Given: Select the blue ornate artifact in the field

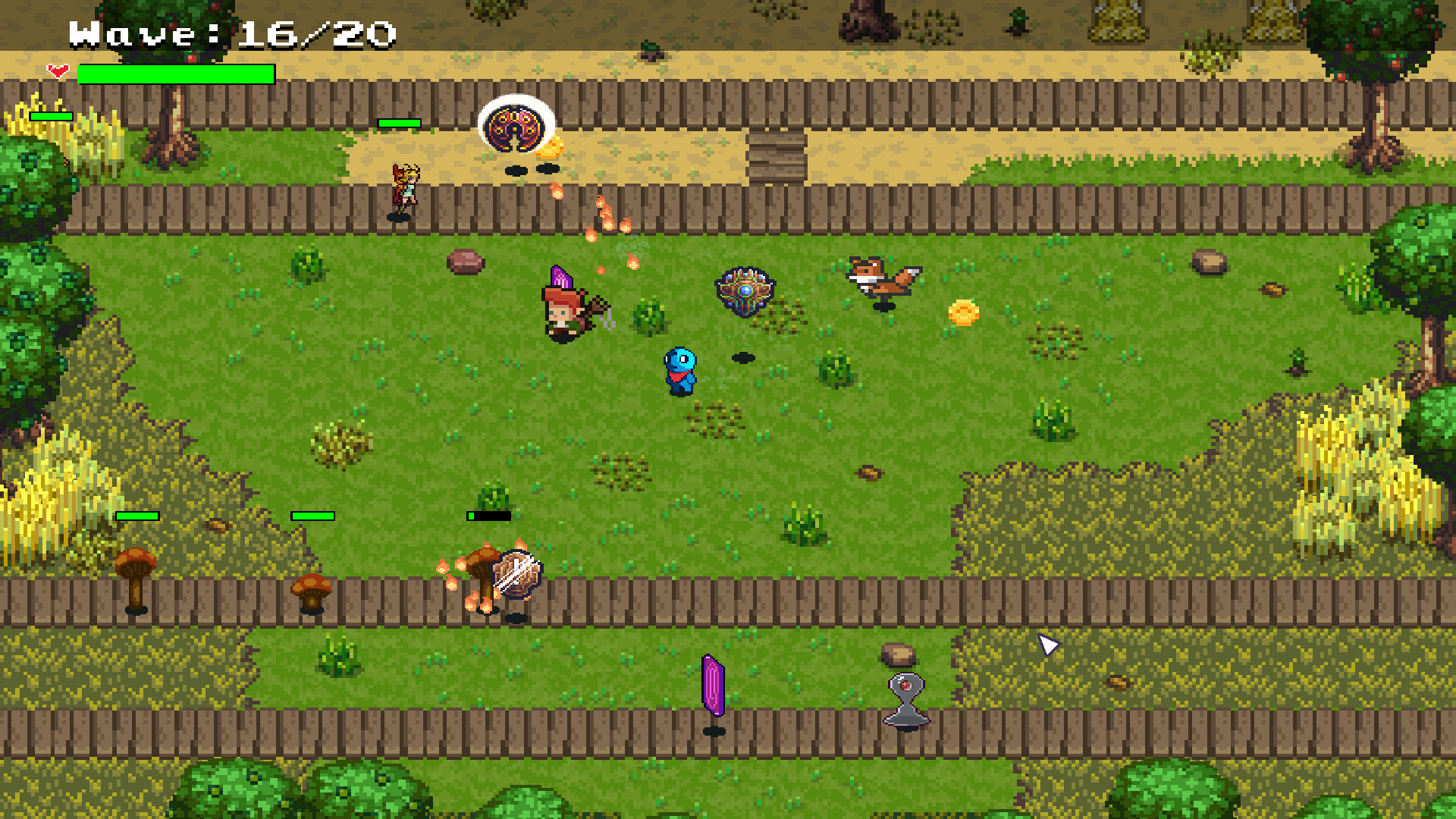Looking at the screenshot, I should (745, 290).
